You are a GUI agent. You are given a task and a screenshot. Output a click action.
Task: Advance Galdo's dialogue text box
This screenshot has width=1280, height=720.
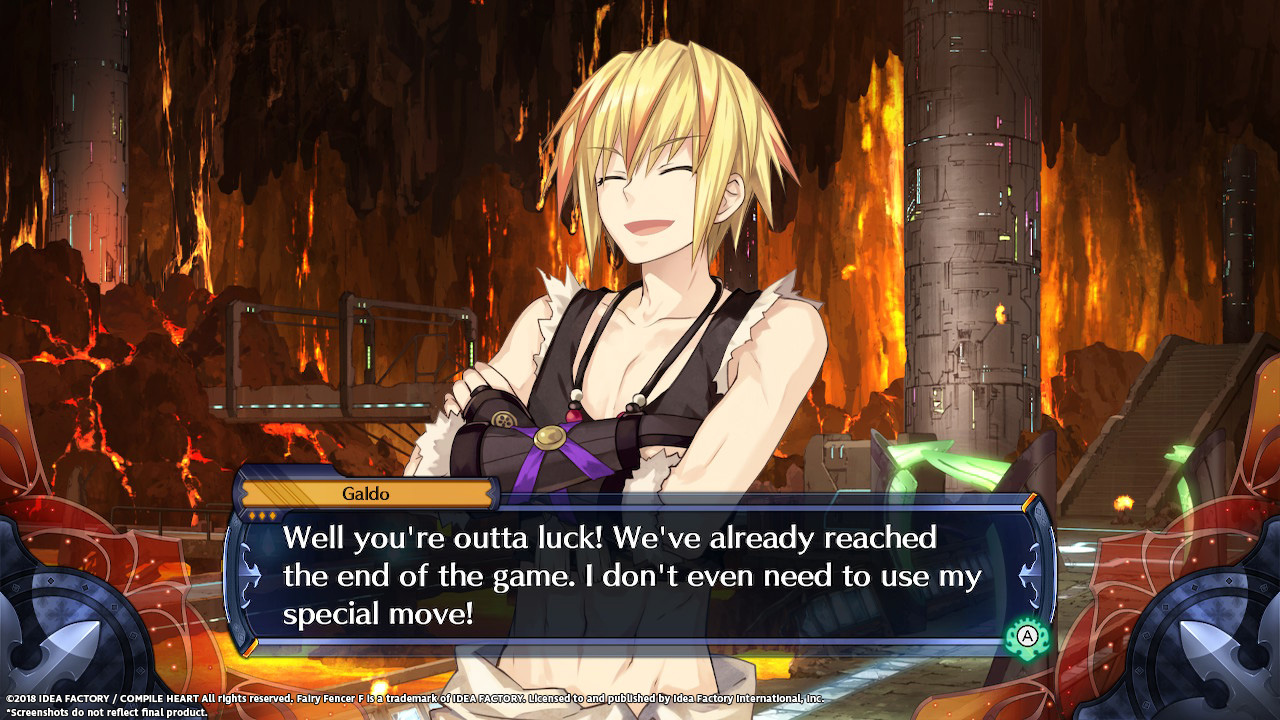[x=1027, y=636]
